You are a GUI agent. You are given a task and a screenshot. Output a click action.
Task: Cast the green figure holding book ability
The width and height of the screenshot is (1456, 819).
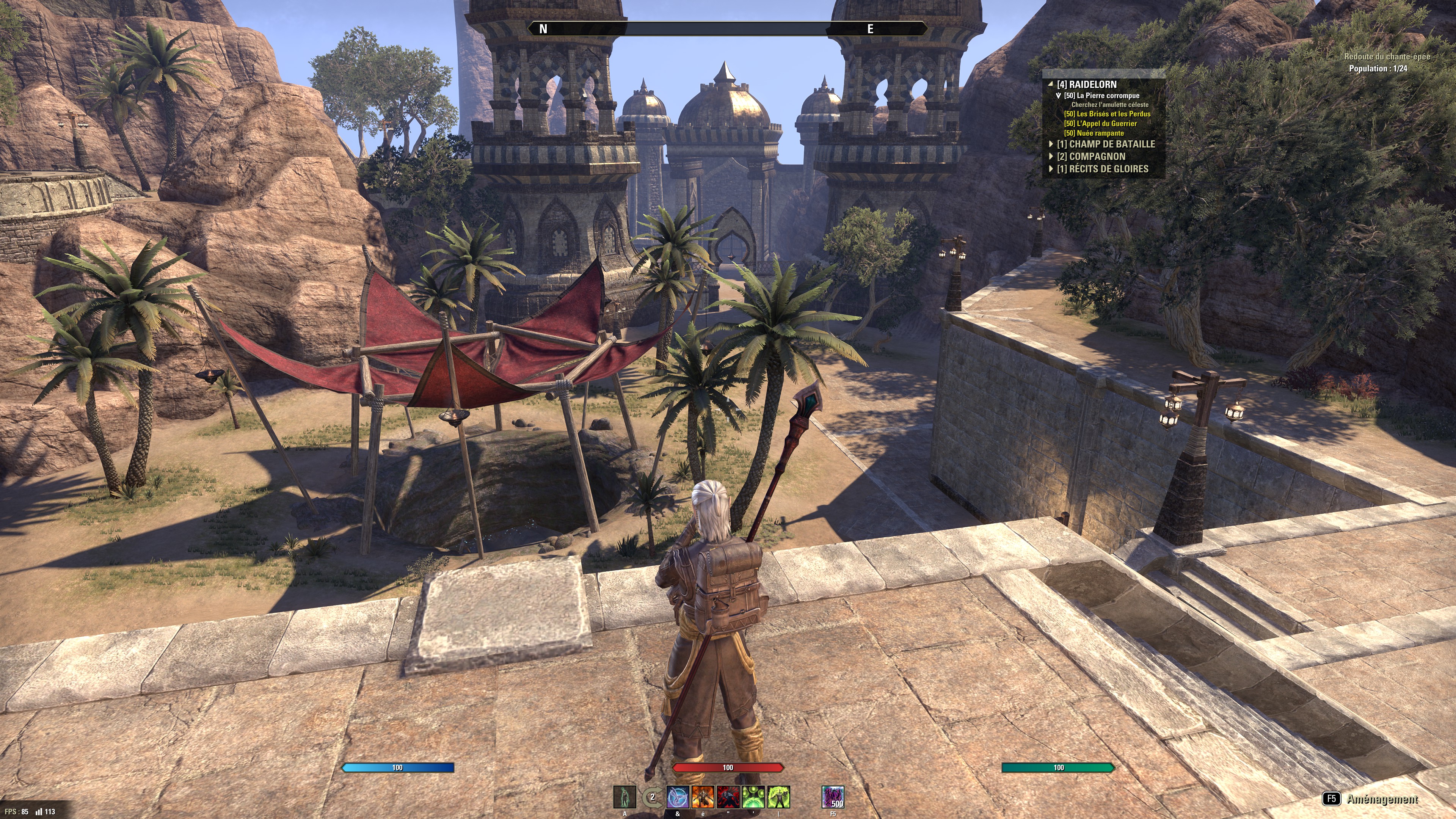[x=778, y=797]
